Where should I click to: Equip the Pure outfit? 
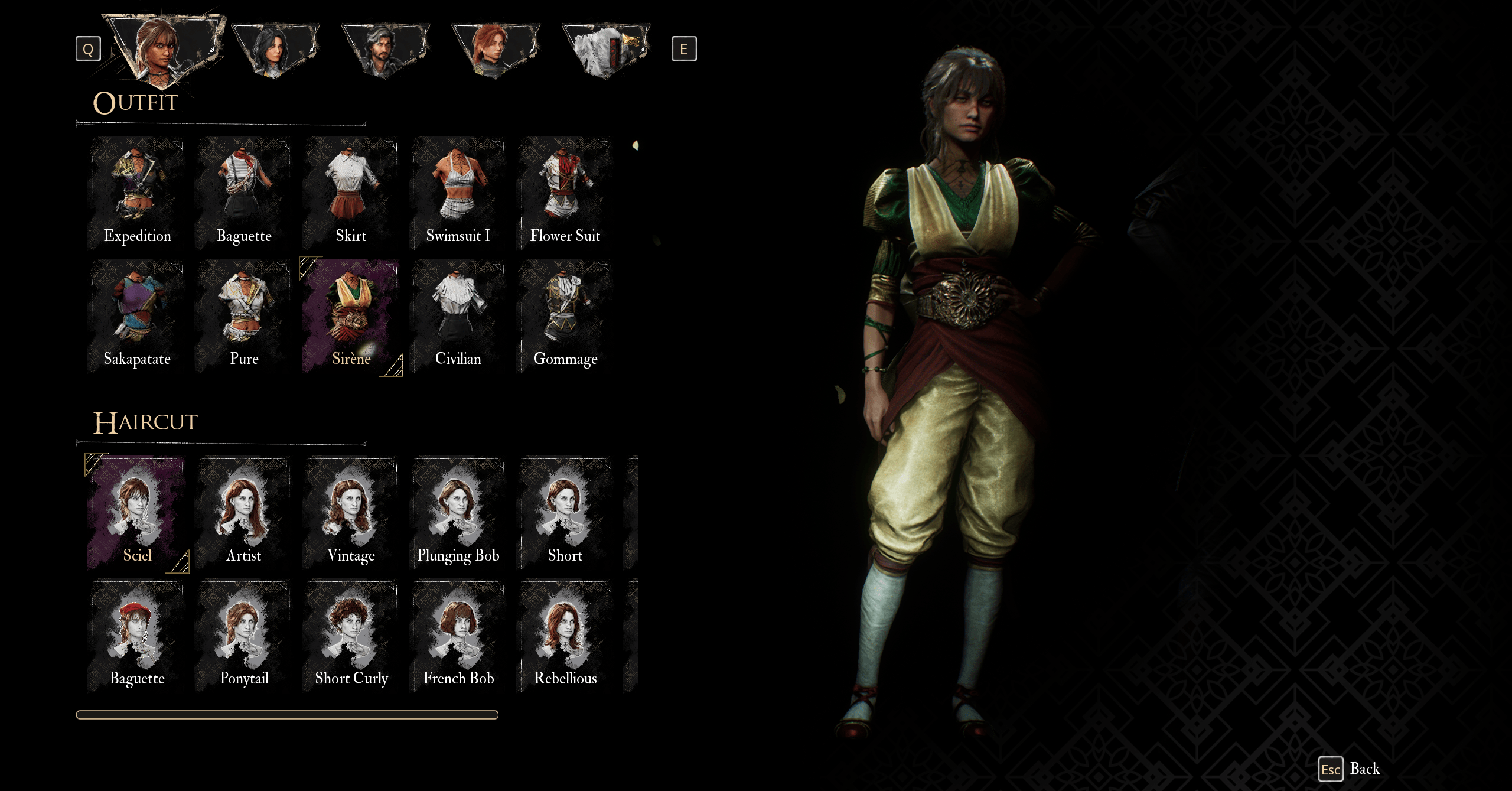coord(244,316)
